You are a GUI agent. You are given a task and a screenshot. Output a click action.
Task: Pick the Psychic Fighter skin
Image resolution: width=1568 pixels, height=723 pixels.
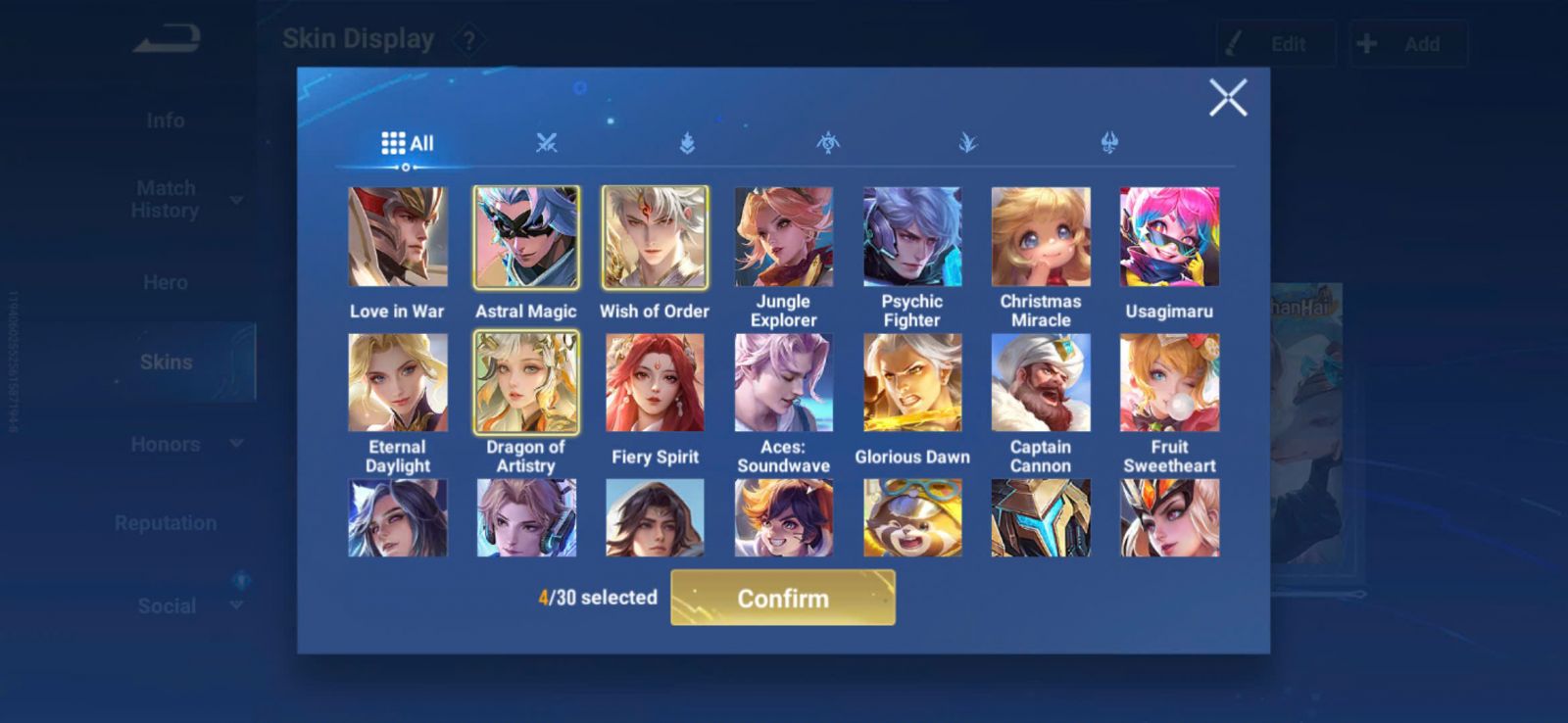click(911, 237)
